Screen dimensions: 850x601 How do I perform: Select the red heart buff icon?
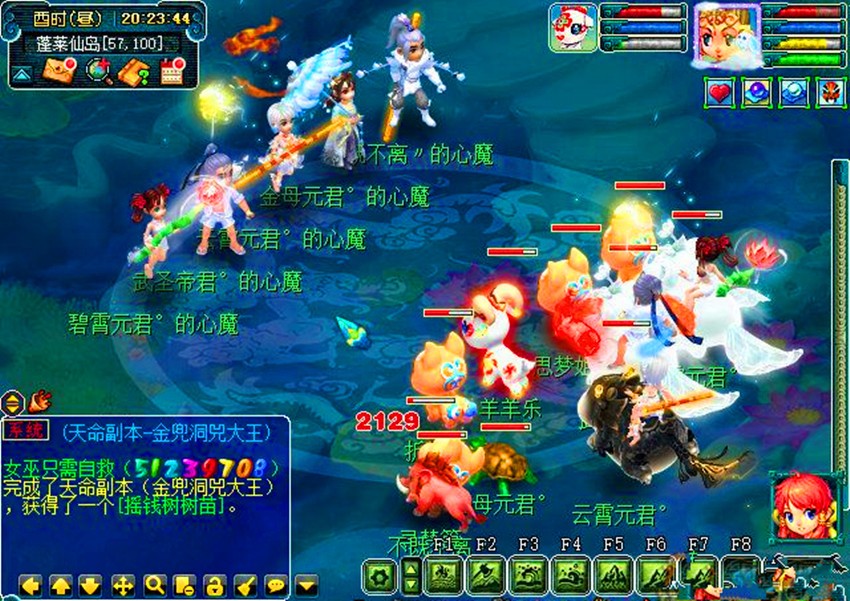coord(722,93)
